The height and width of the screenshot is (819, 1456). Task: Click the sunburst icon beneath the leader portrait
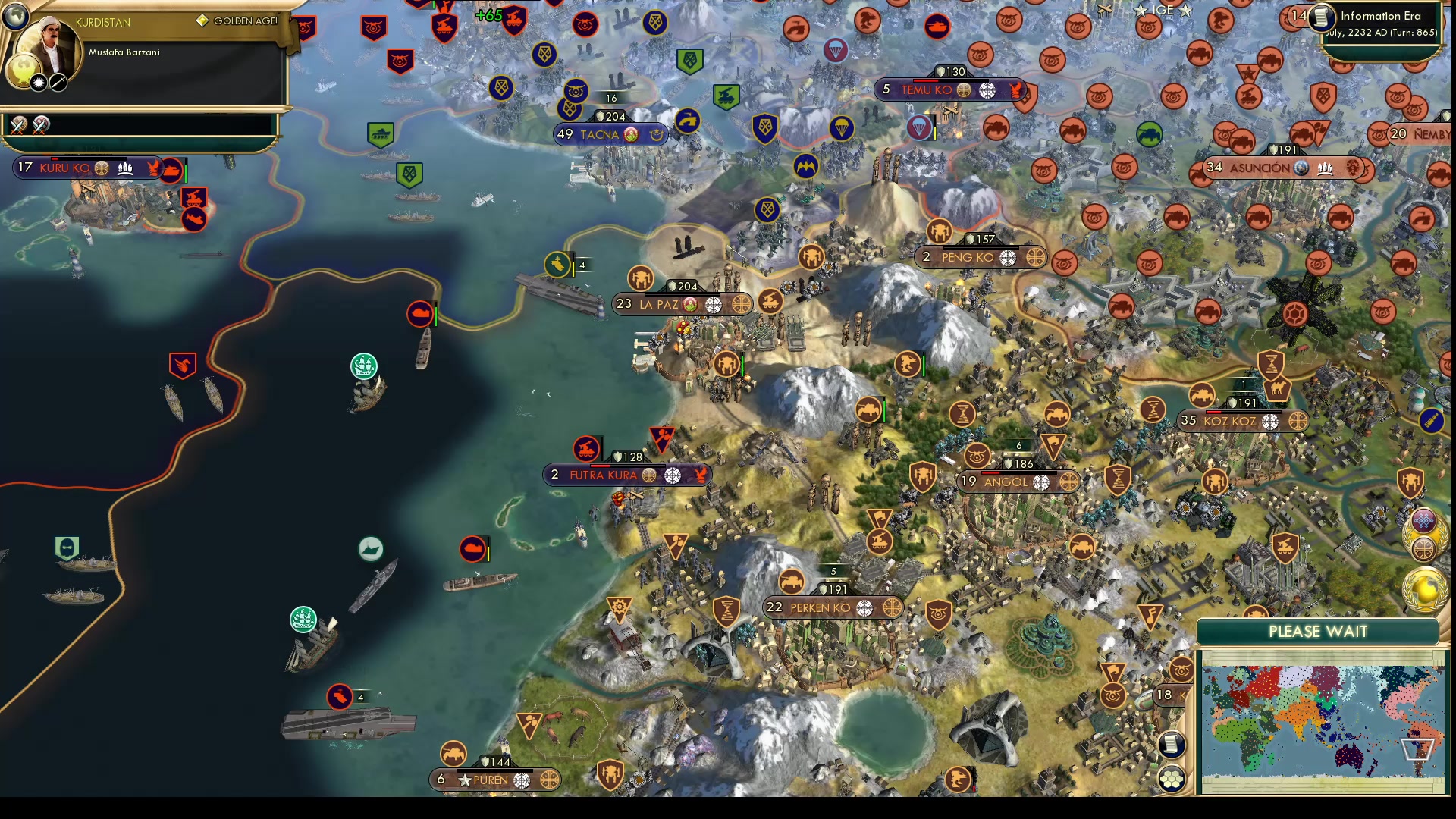[39, 83]
